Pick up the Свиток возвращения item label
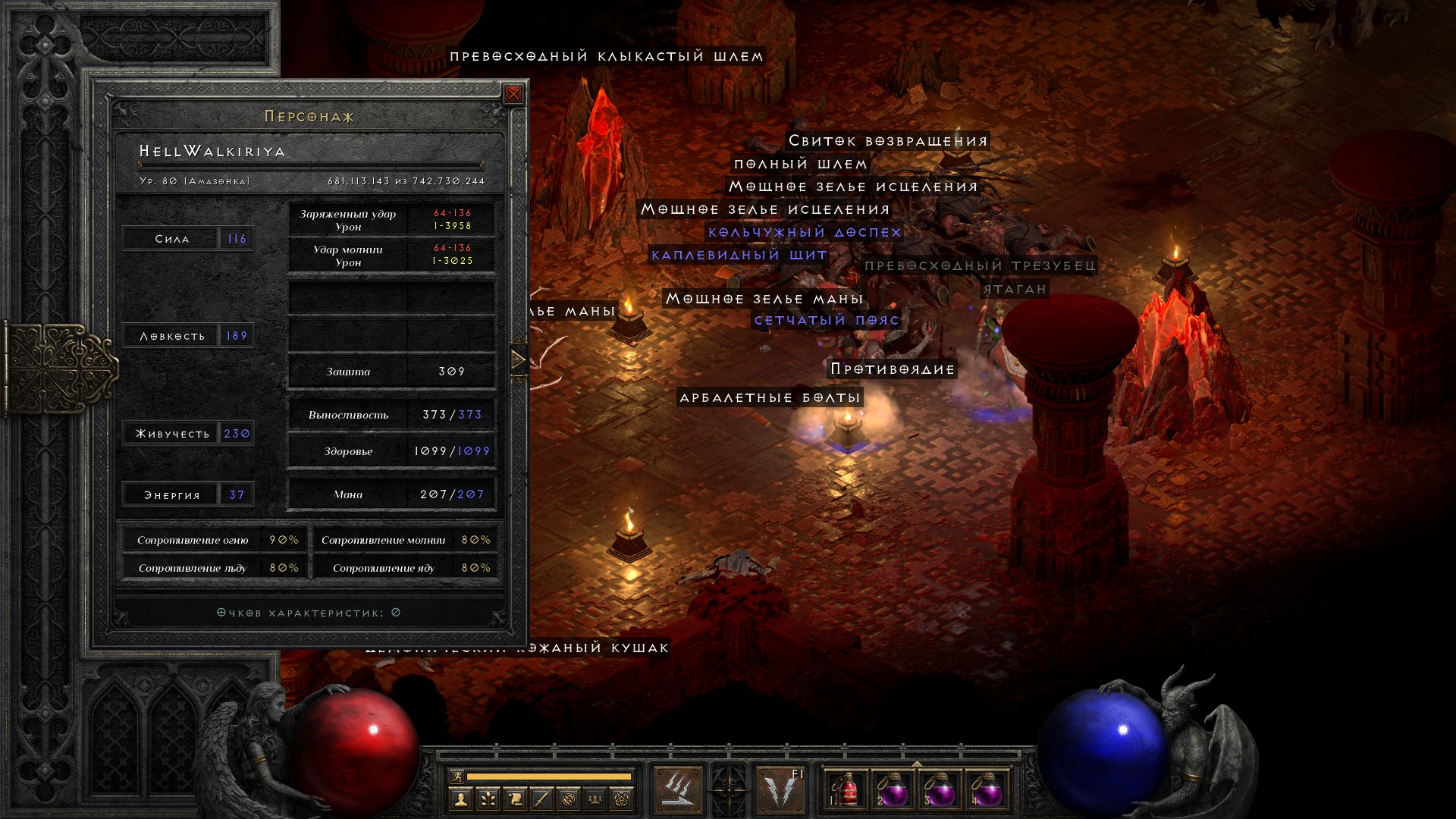The height and width of the screenshot is (819, 1456). [888, 141]
